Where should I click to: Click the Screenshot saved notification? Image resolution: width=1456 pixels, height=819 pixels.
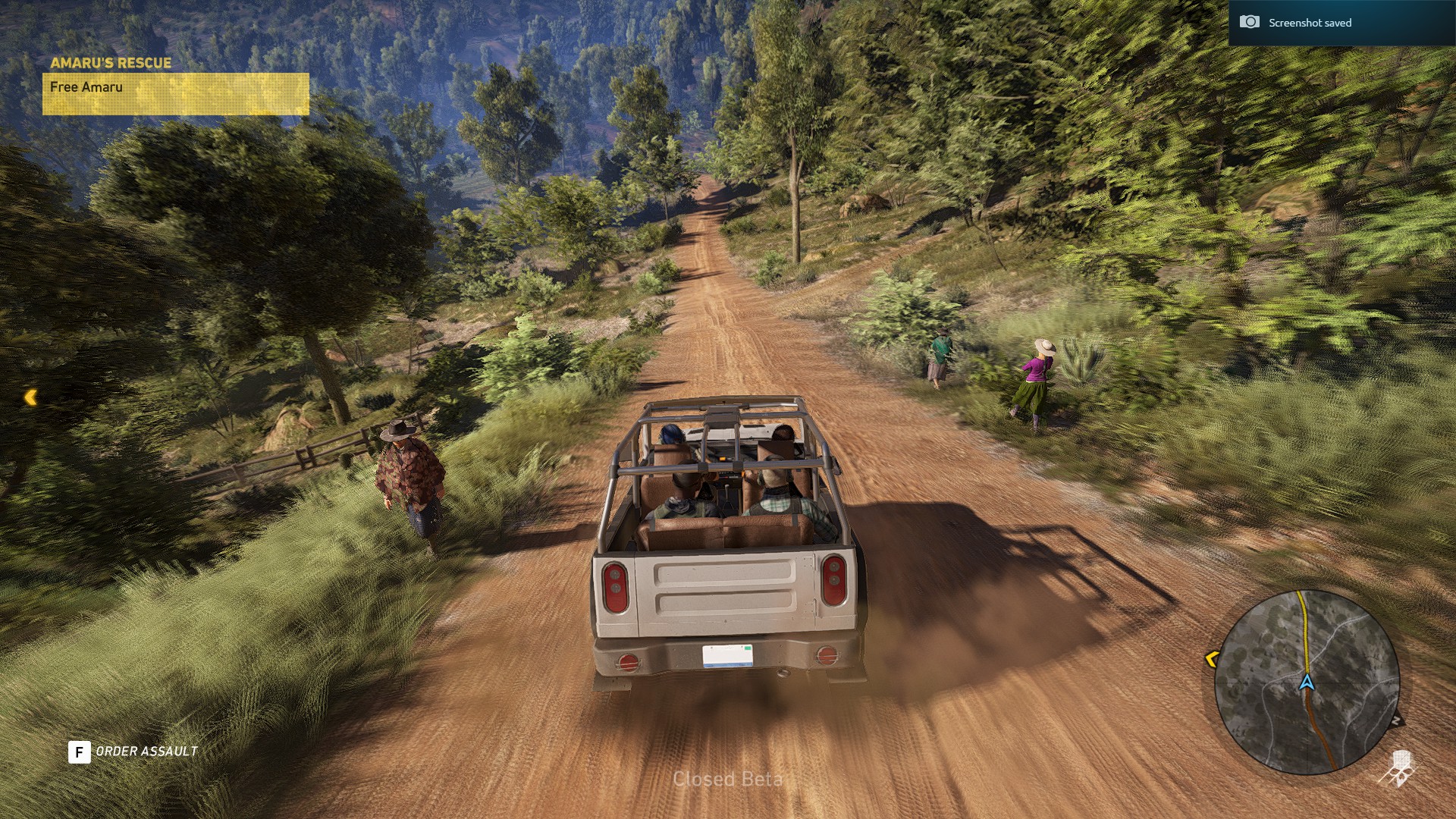[x=1341, y=23]
